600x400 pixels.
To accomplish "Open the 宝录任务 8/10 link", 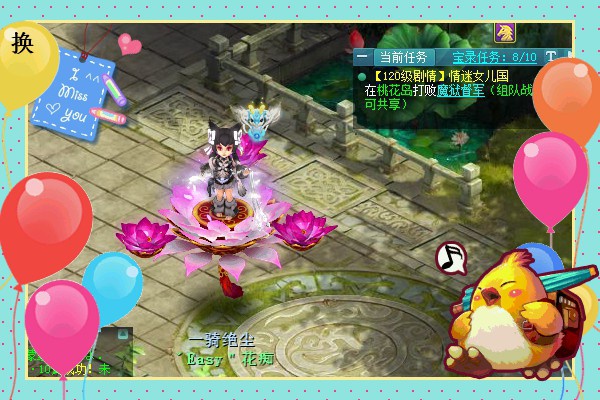I will pos(494,57).
